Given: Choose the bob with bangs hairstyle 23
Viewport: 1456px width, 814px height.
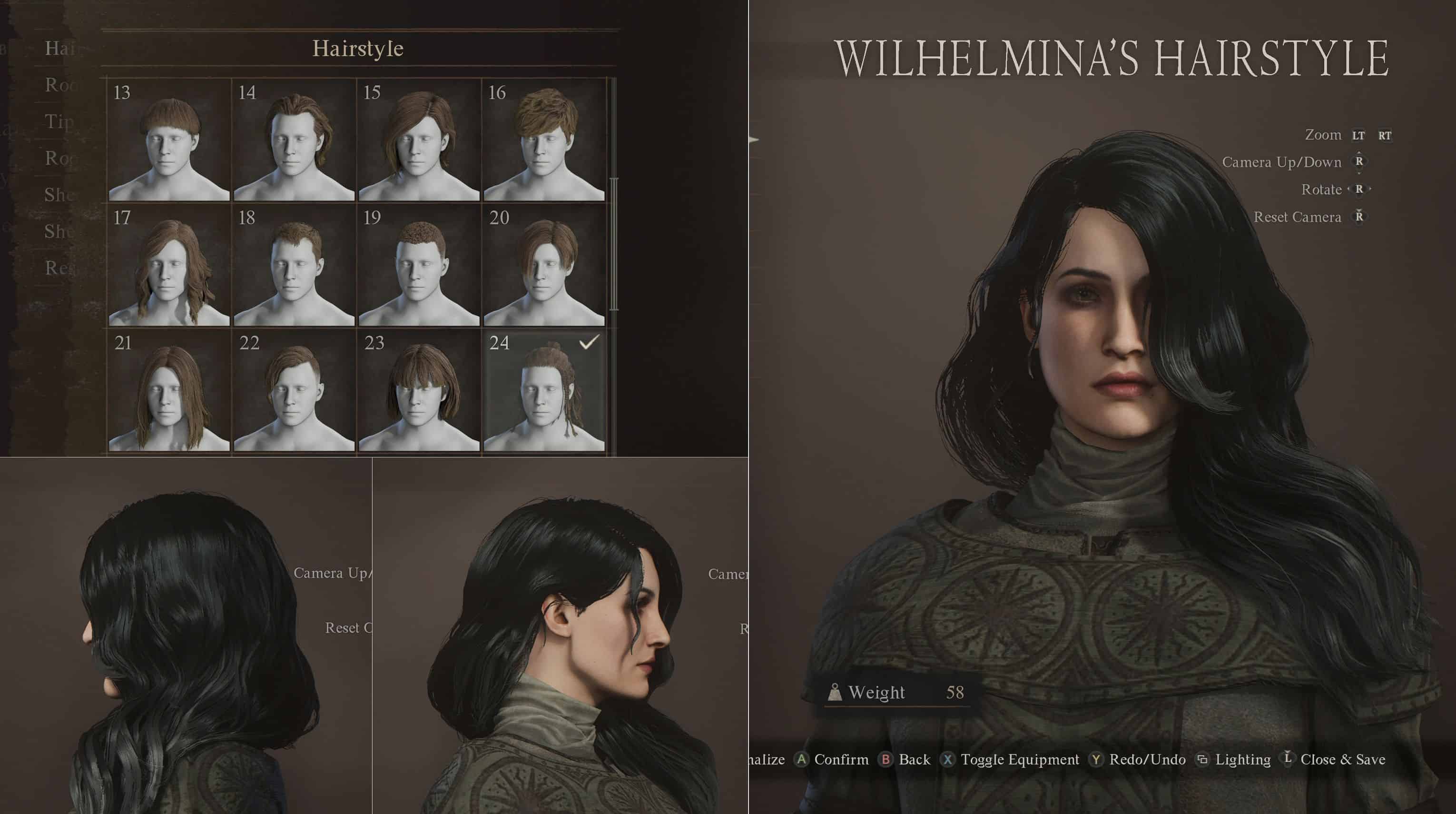Looking at the screenshot, I should (419, 390).
